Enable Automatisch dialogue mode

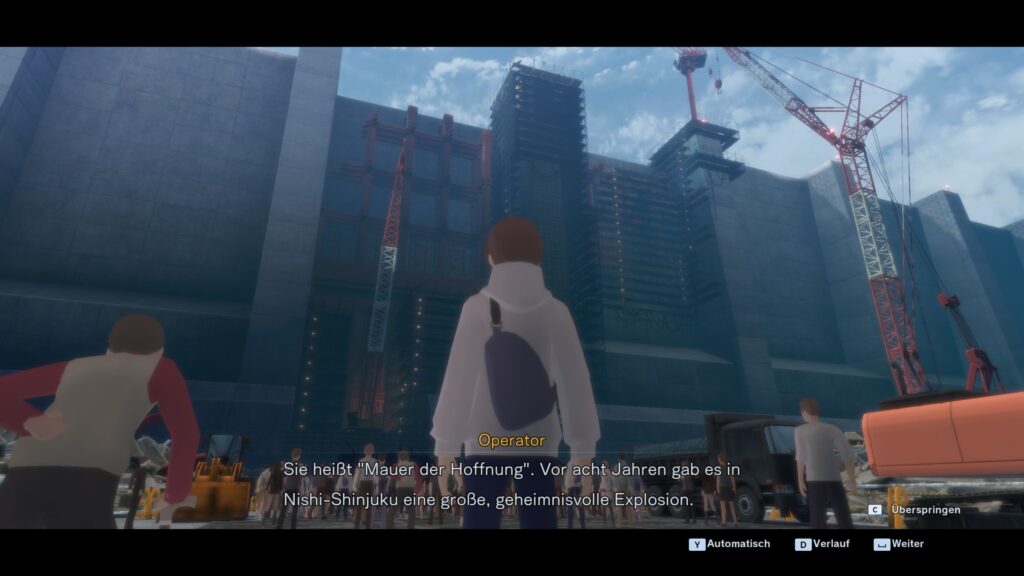[731, 544]
